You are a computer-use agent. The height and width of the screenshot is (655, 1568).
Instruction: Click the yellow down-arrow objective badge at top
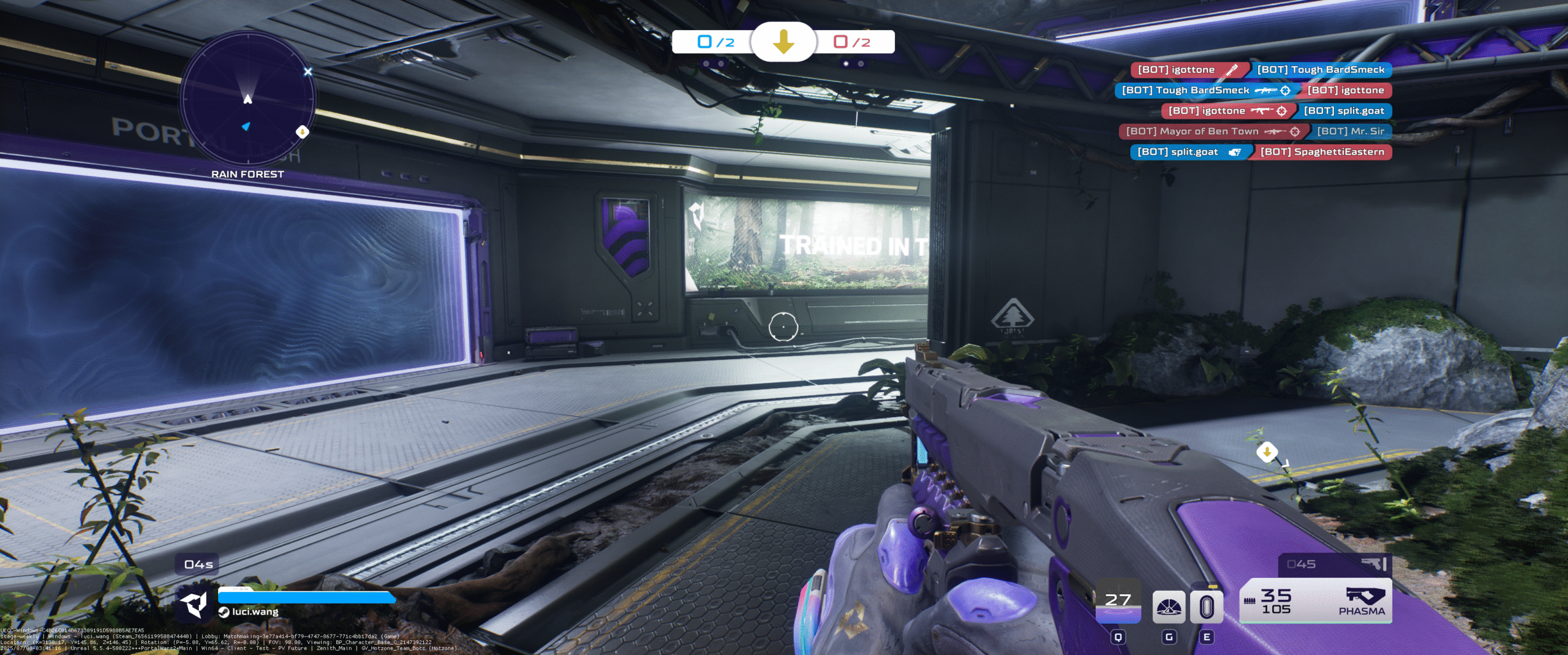[783, 42]
